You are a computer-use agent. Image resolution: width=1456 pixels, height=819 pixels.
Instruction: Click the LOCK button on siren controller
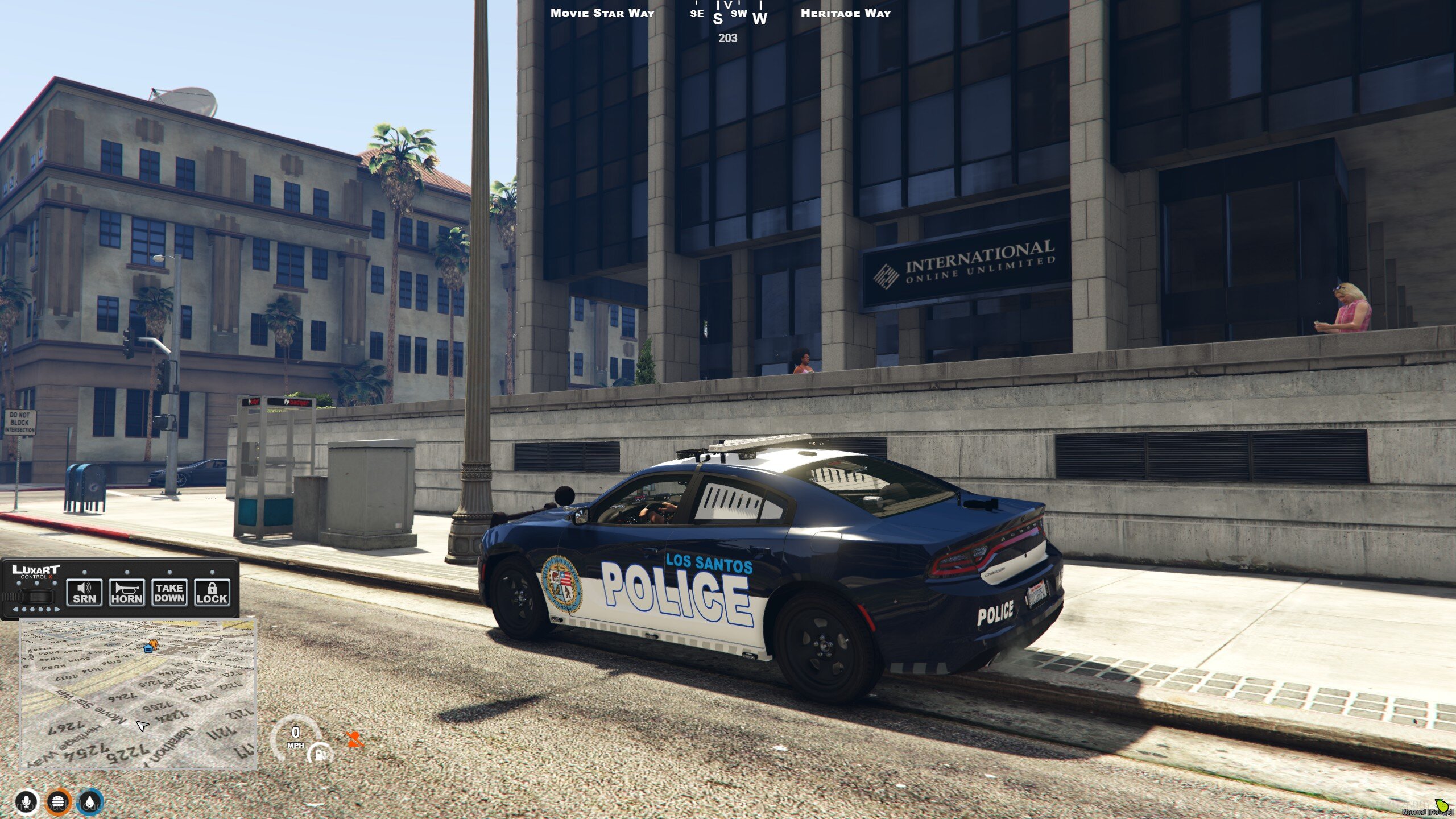click(x=212, y=593)
